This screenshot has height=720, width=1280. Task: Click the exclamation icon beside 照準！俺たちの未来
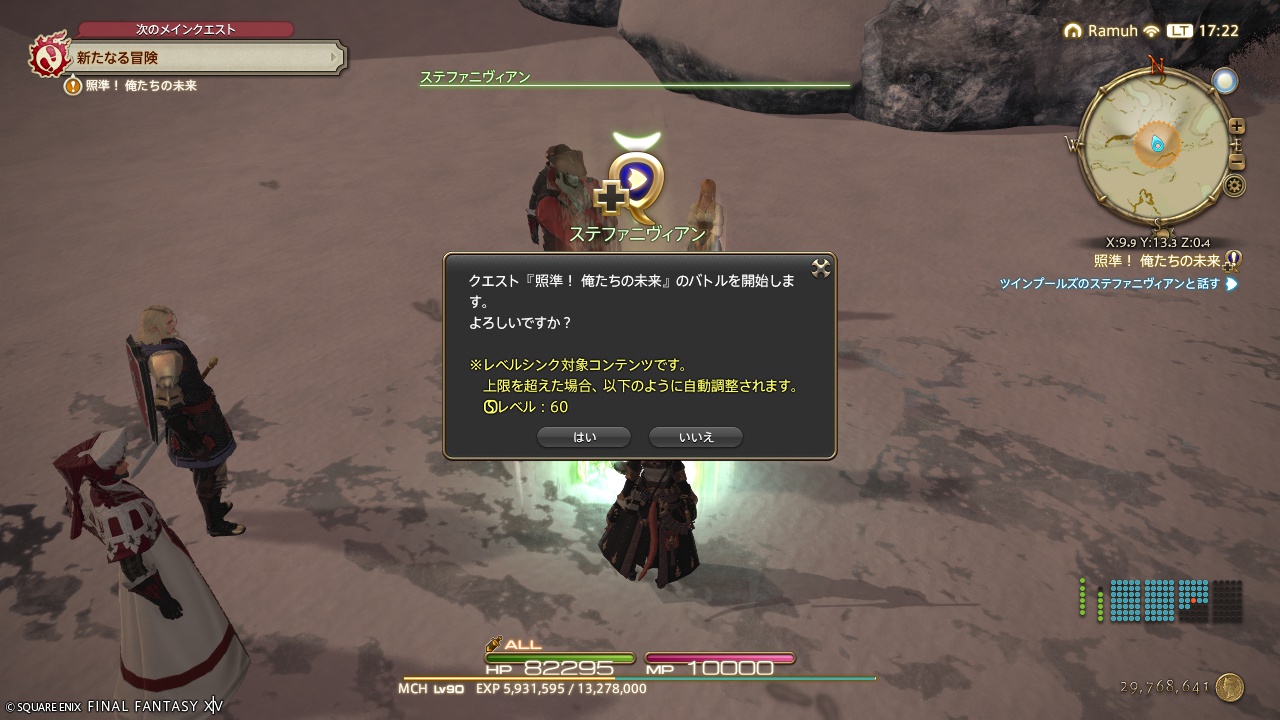pyautogui.click(x=73, y=86)
